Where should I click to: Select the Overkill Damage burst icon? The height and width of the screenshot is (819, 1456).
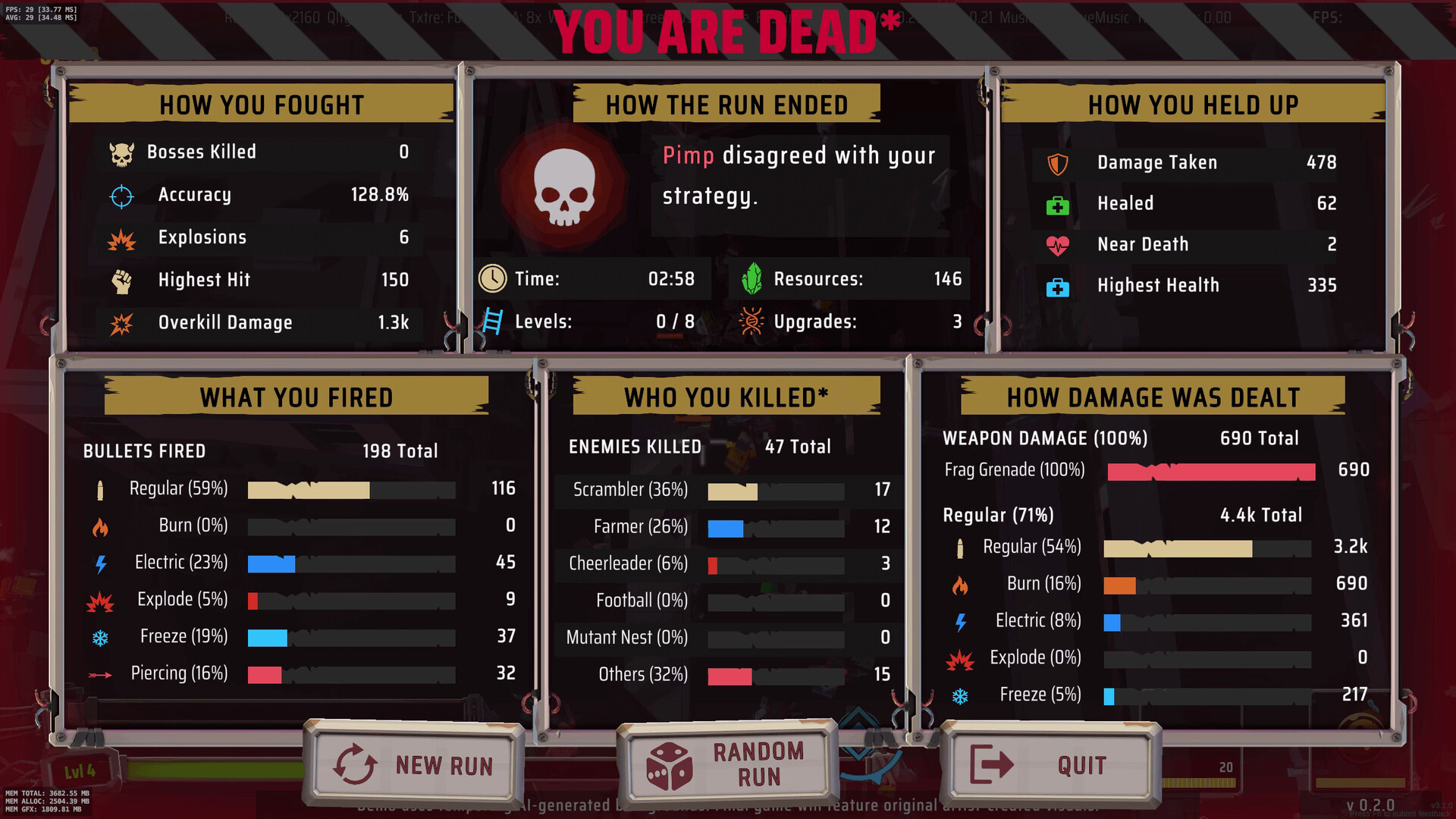[x=121, y=322]
